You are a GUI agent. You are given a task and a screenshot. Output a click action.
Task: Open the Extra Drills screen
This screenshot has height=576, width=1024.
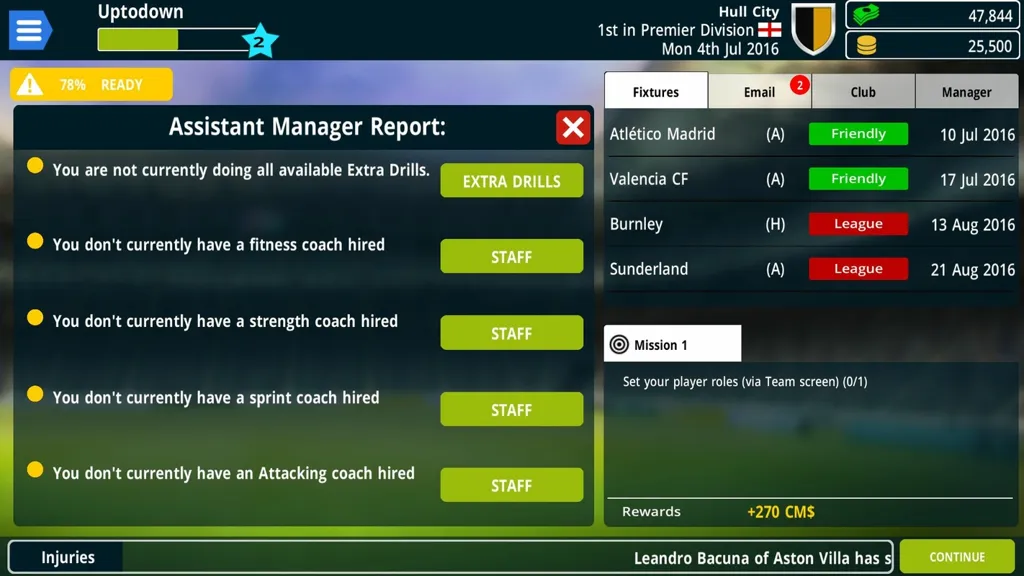coord(511,181)
